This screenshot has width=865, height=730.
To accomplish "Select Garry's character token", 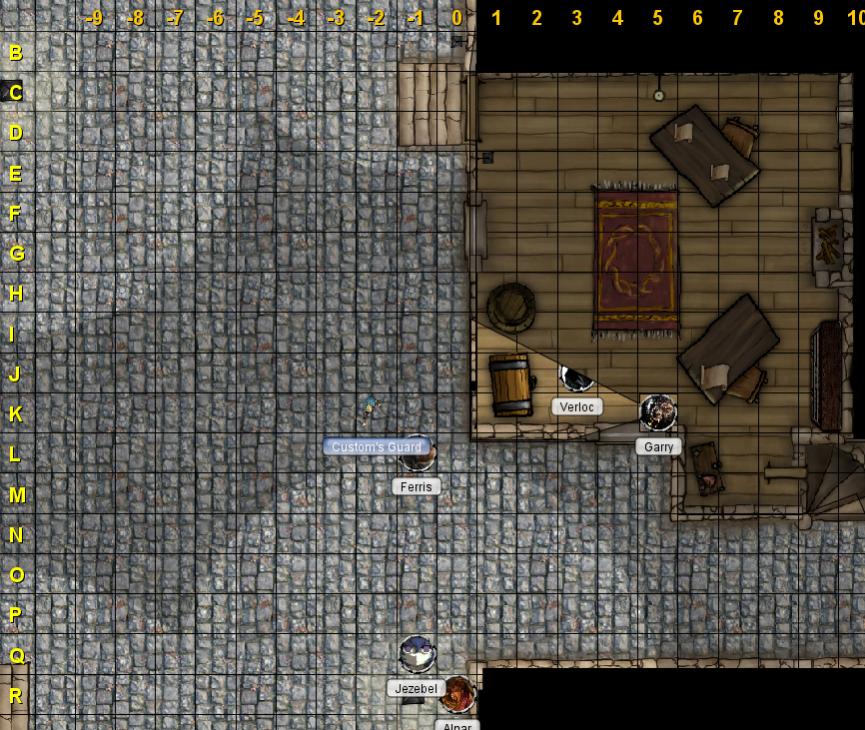I will pos(658,411).
